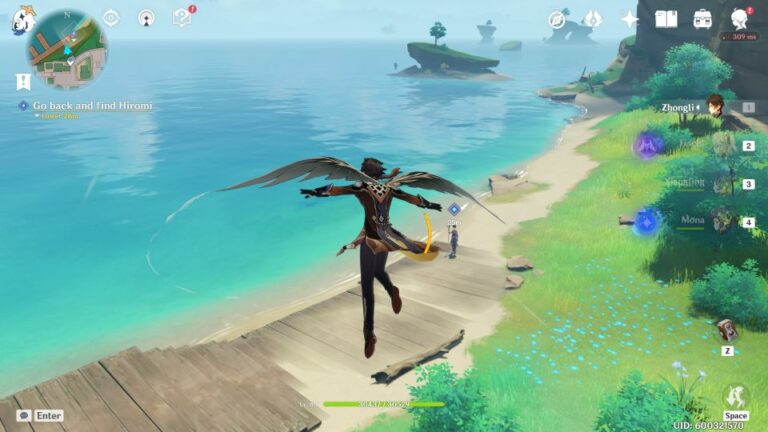Open the tutorial question-mark notification

pos(182,17)
